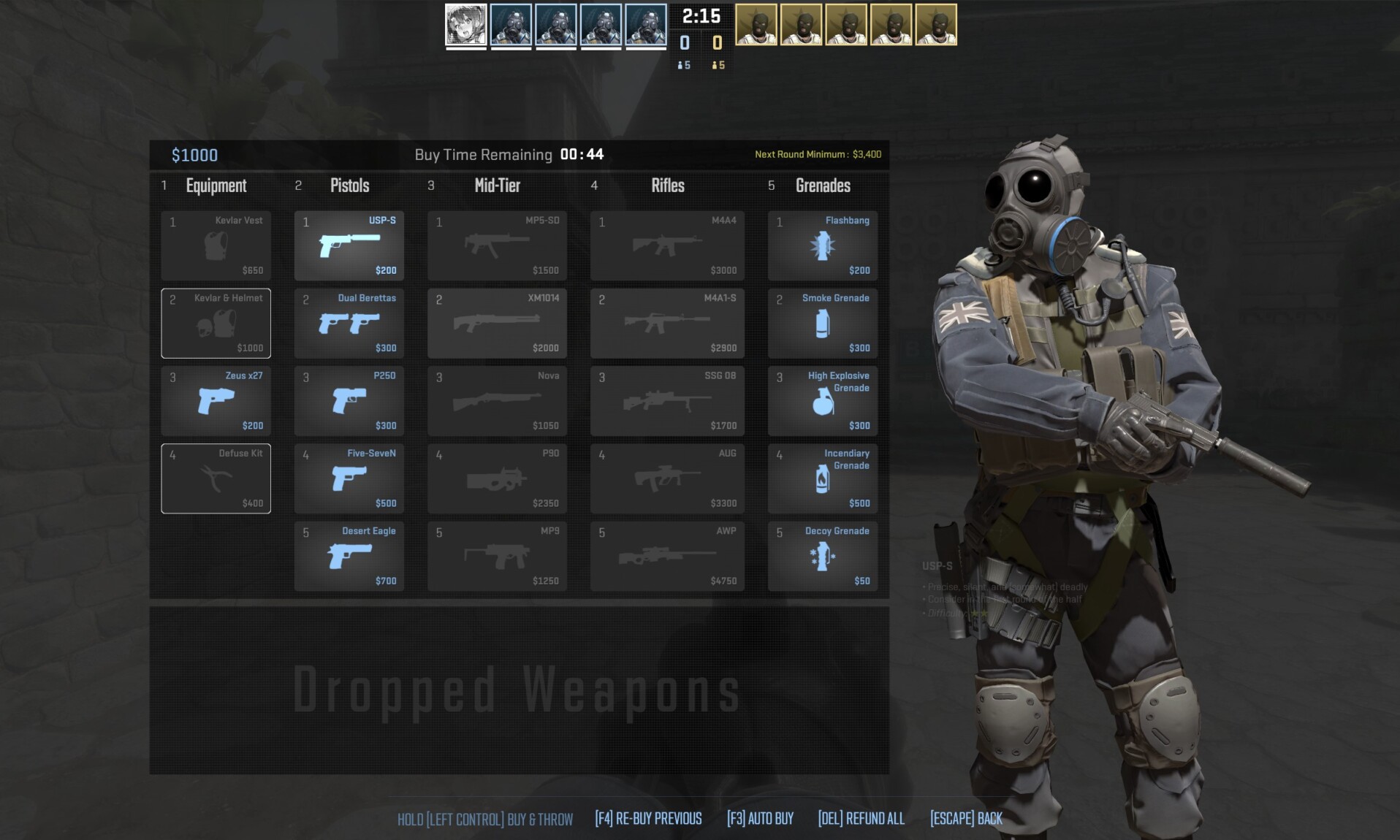Purchase a Smoke Grenade
1400x840 pixels.
(x=823, y=324)
